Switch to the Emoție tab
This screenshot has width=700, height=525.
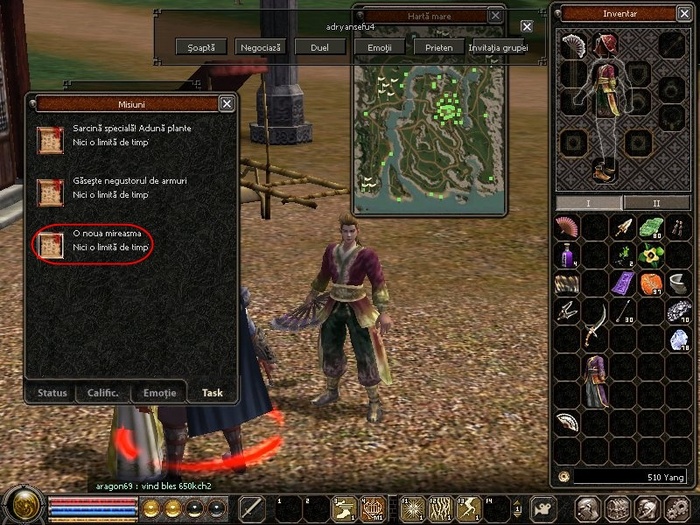(x=159, y=393)
